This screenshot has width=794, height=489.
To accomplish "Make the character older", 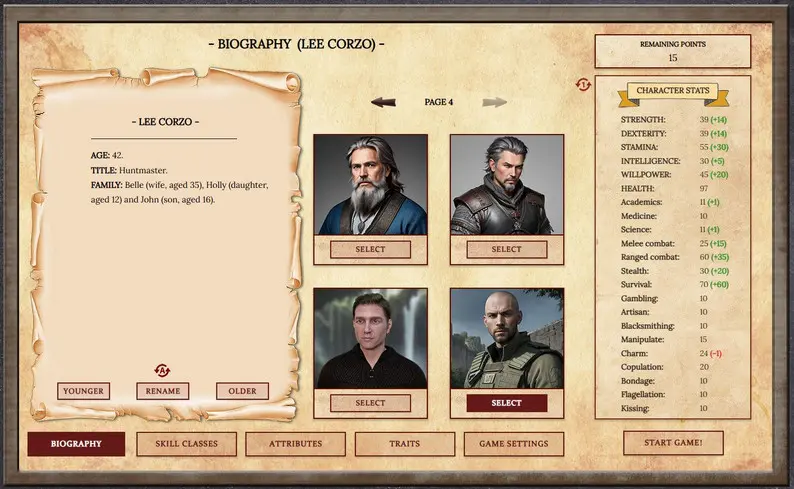I will click(242, 391).
